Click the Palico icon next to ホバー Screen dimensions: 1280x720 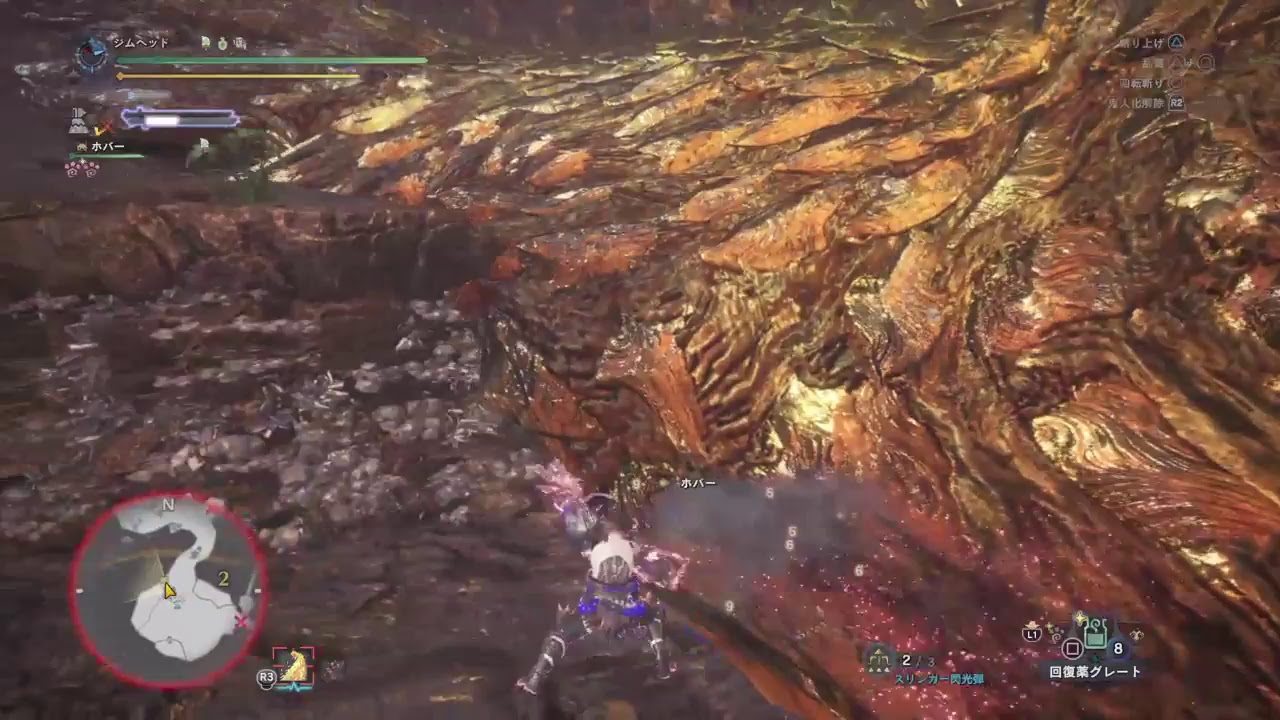click(x=82, y=146)
